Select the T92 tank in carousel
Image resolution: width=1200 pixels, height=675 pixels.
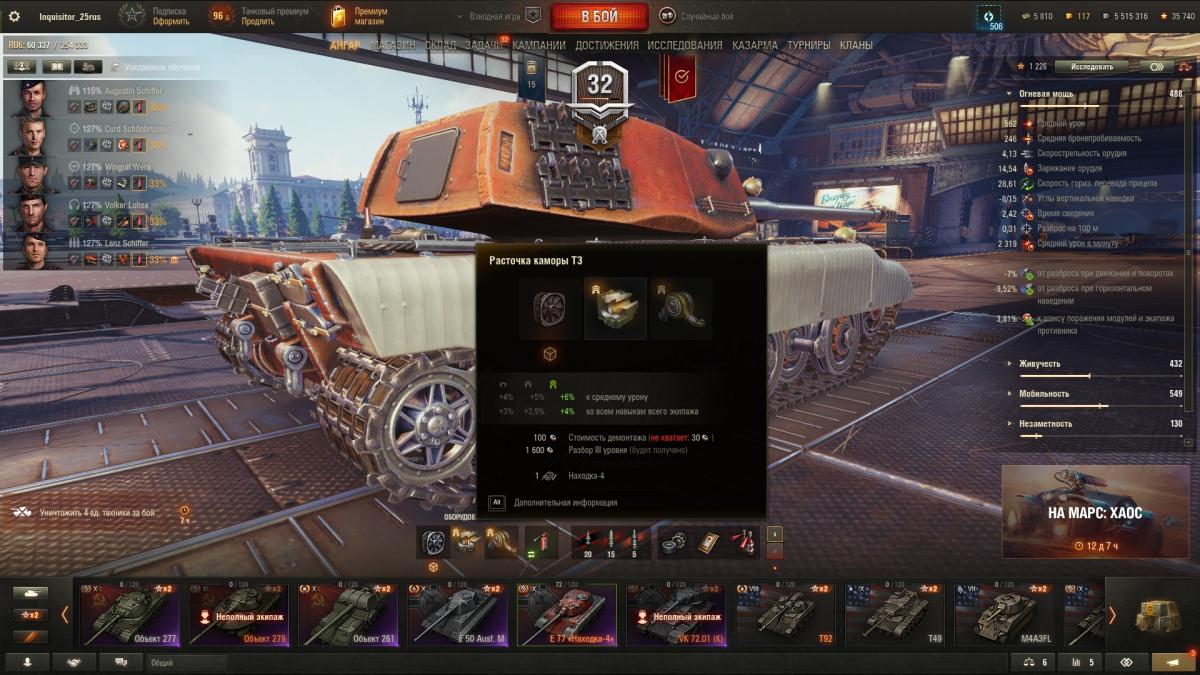point(787,613)
